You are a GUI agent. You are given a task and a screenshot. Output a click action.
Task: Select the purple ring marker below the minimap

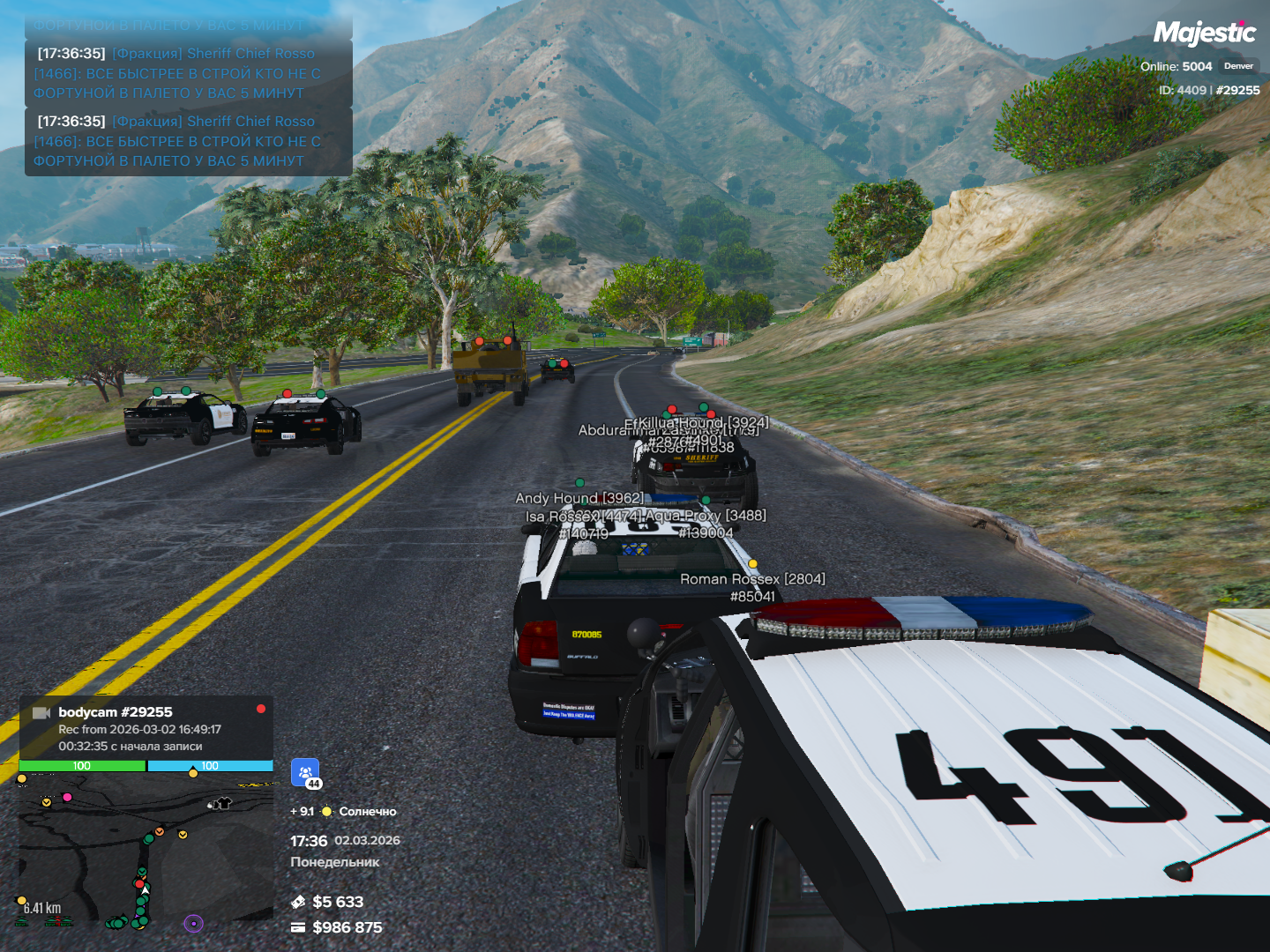point(193,923)
